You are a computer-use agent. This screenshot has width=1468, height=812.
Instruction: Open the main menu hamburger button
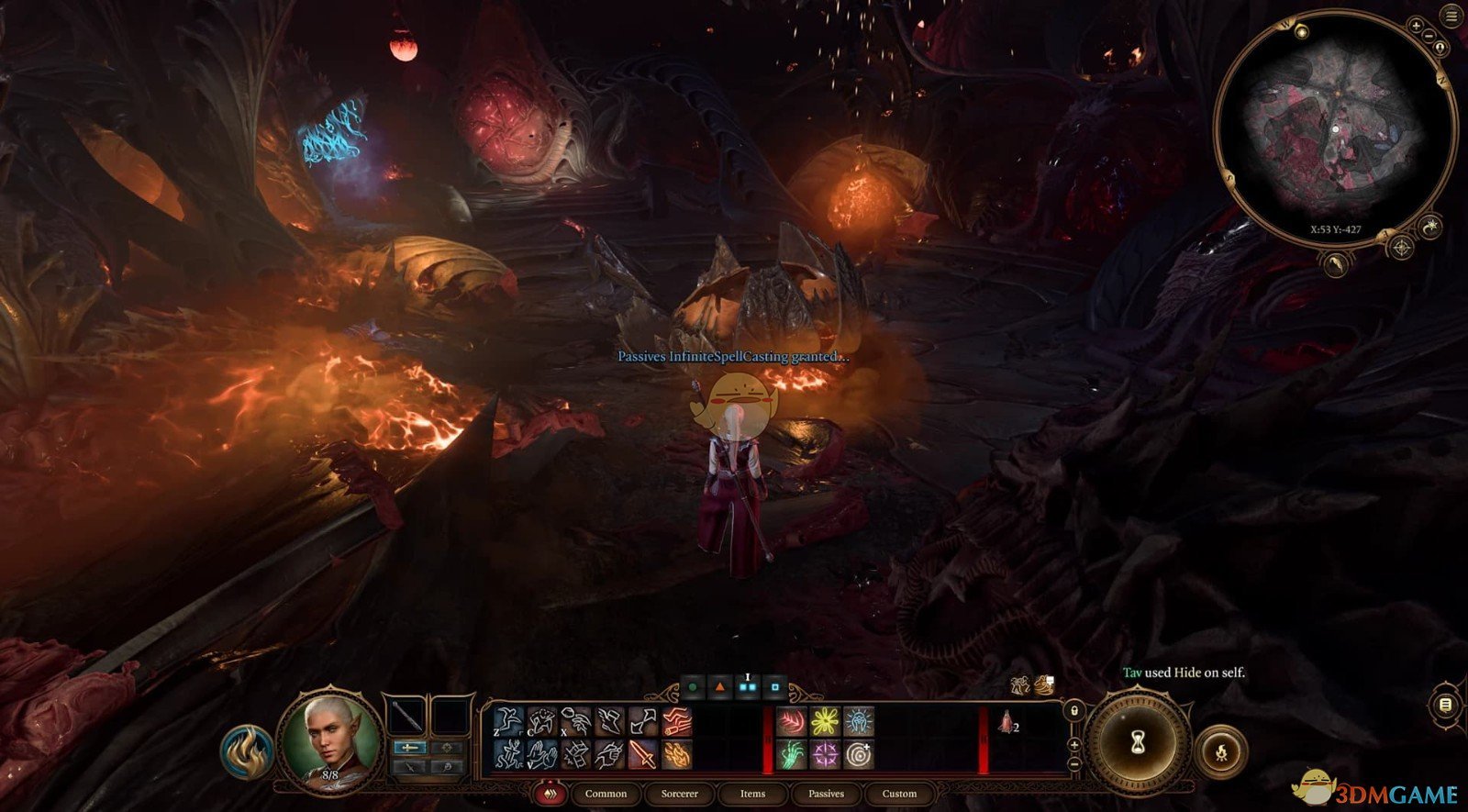point(1451,17)
